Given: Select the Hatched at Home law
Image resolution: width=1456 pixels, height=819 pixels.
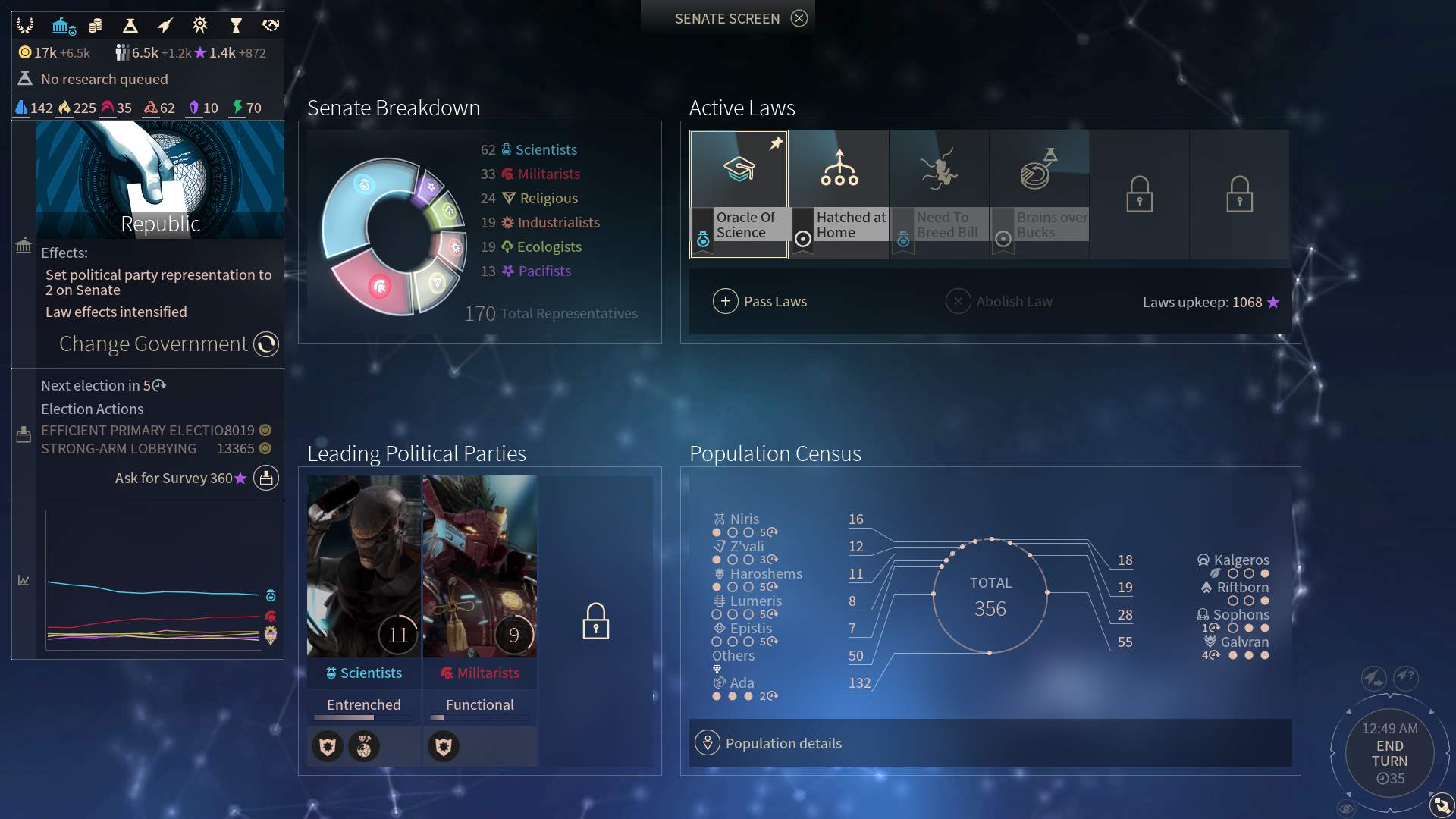Looking at the screenshot, I should (839, 194).
